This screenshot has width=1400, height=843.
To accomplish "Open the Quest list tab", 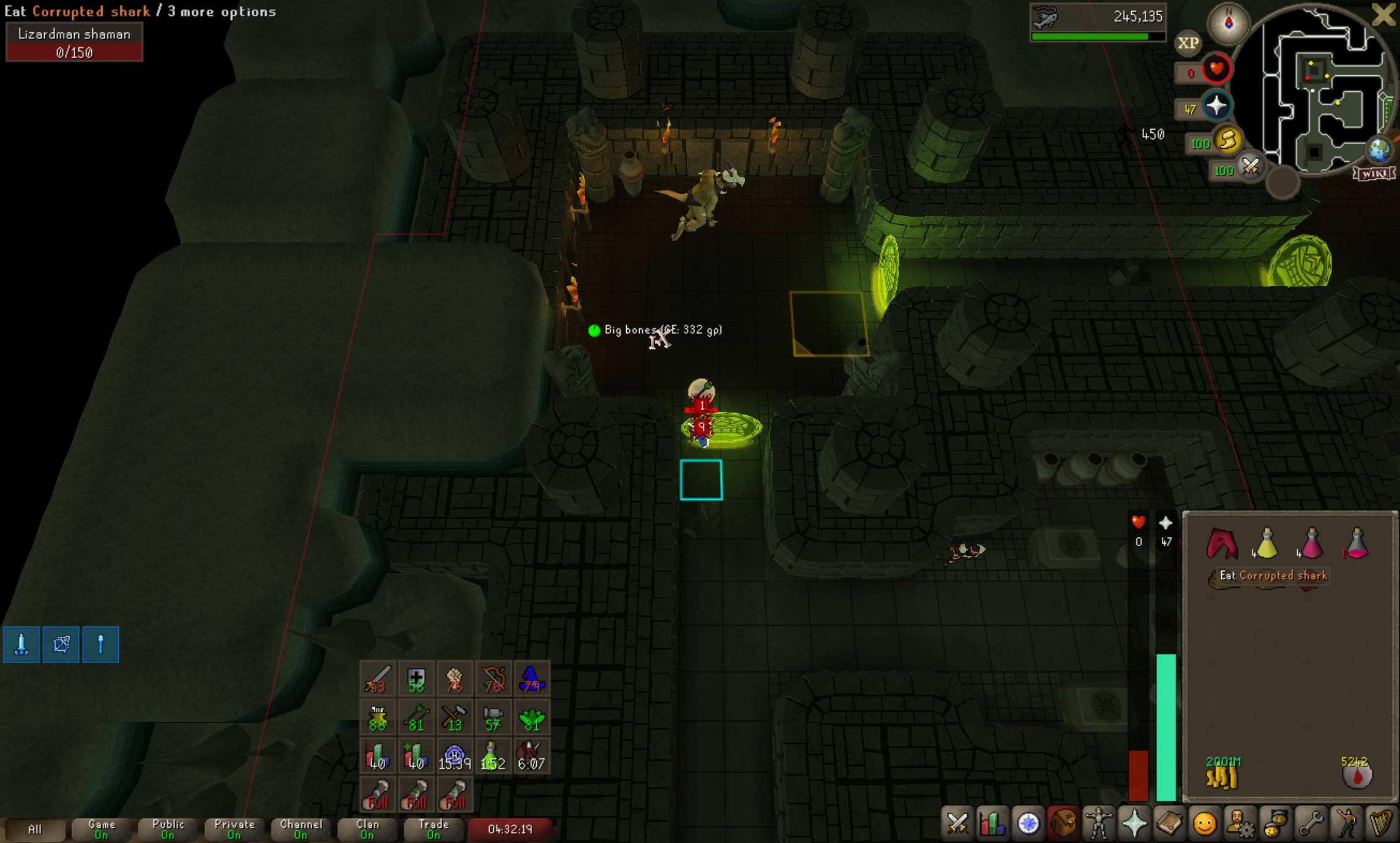I will (x=1028, y=823).
